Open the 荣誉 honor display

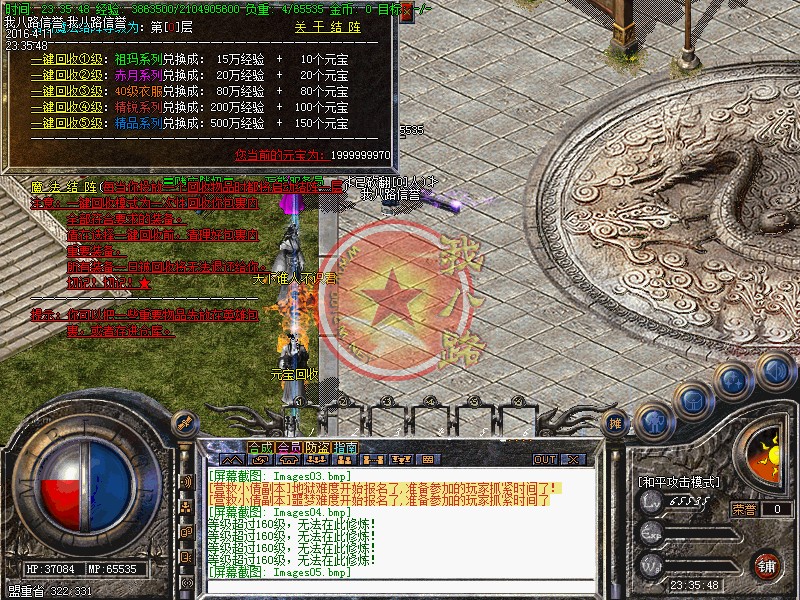(x=743, y=509)
